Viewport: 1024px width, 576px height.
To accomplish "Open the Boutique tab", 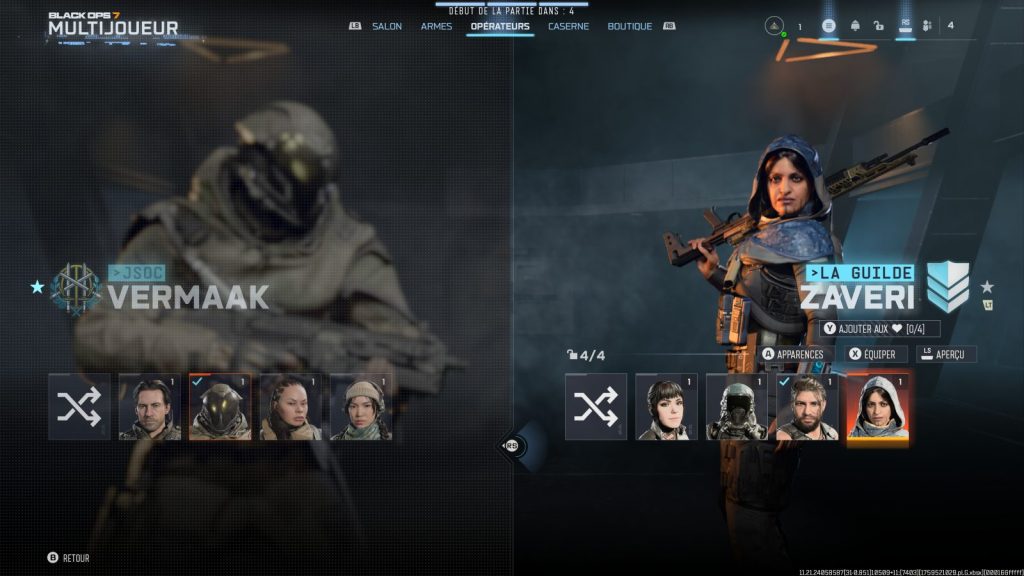I will [629, 26].
